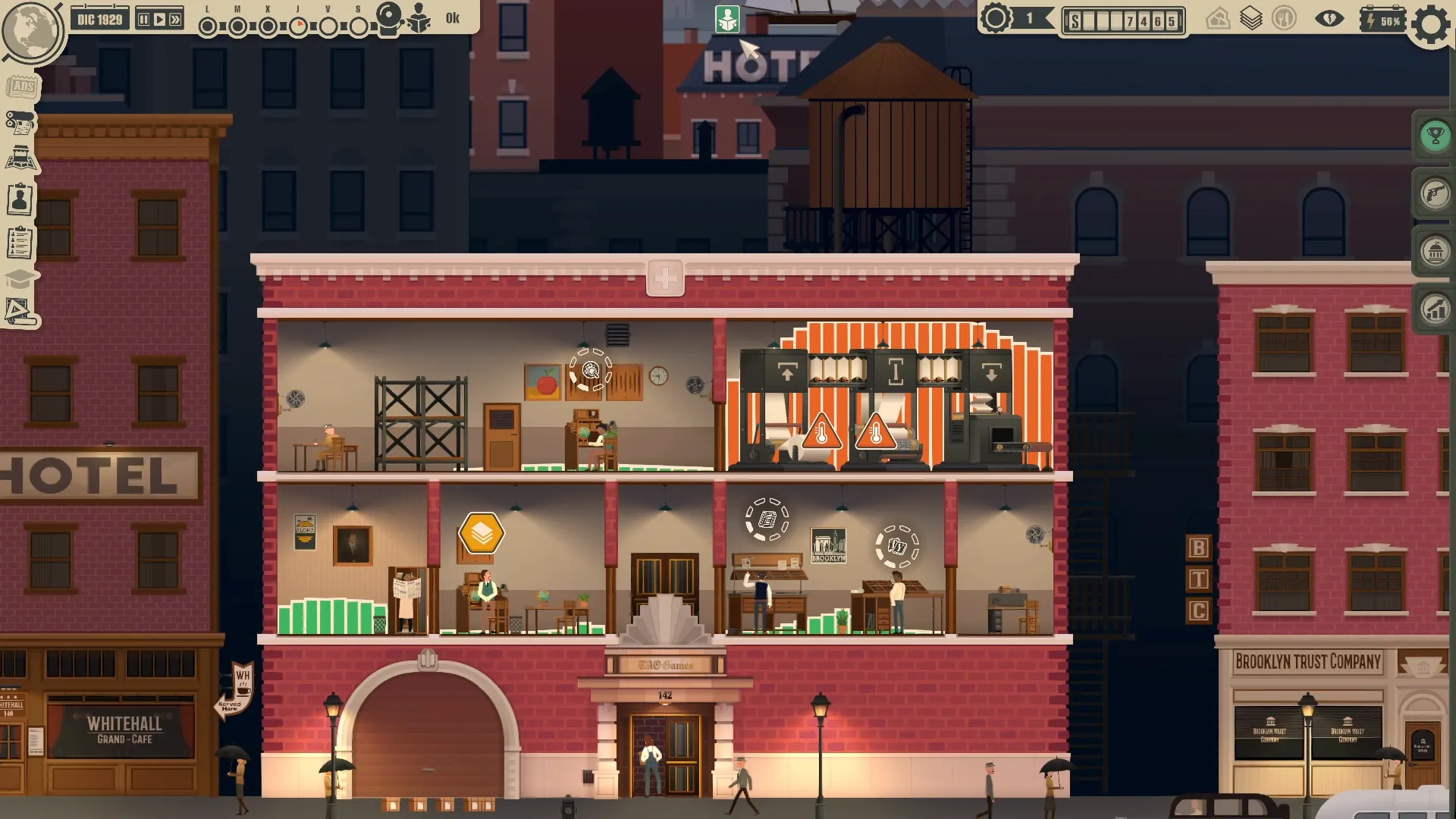Viewport: 1456px width, 819px height.
Task: Add a floor with the rooftop plus button
Action: tap(665, 278)
